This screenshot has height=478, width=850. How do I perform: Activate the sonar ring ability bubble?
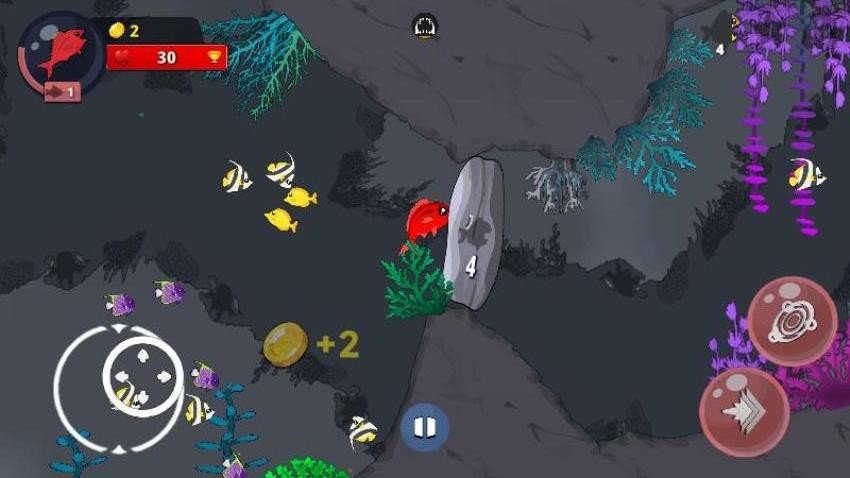(x=792, y=321)
